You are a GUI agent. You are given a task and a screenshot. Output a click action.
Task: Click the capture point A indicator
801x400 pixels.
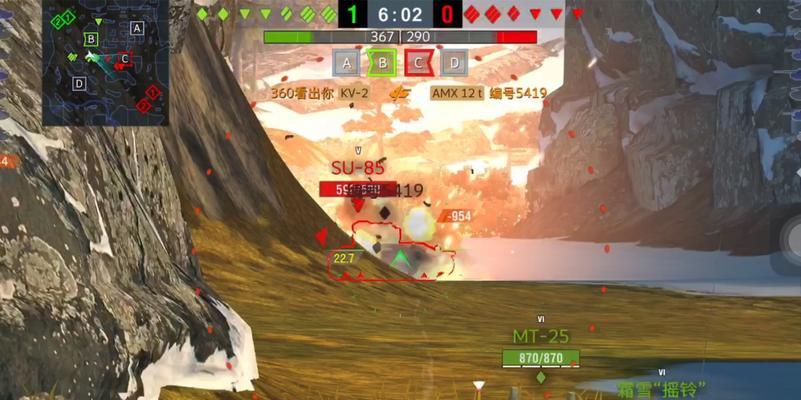pos(347,64)
